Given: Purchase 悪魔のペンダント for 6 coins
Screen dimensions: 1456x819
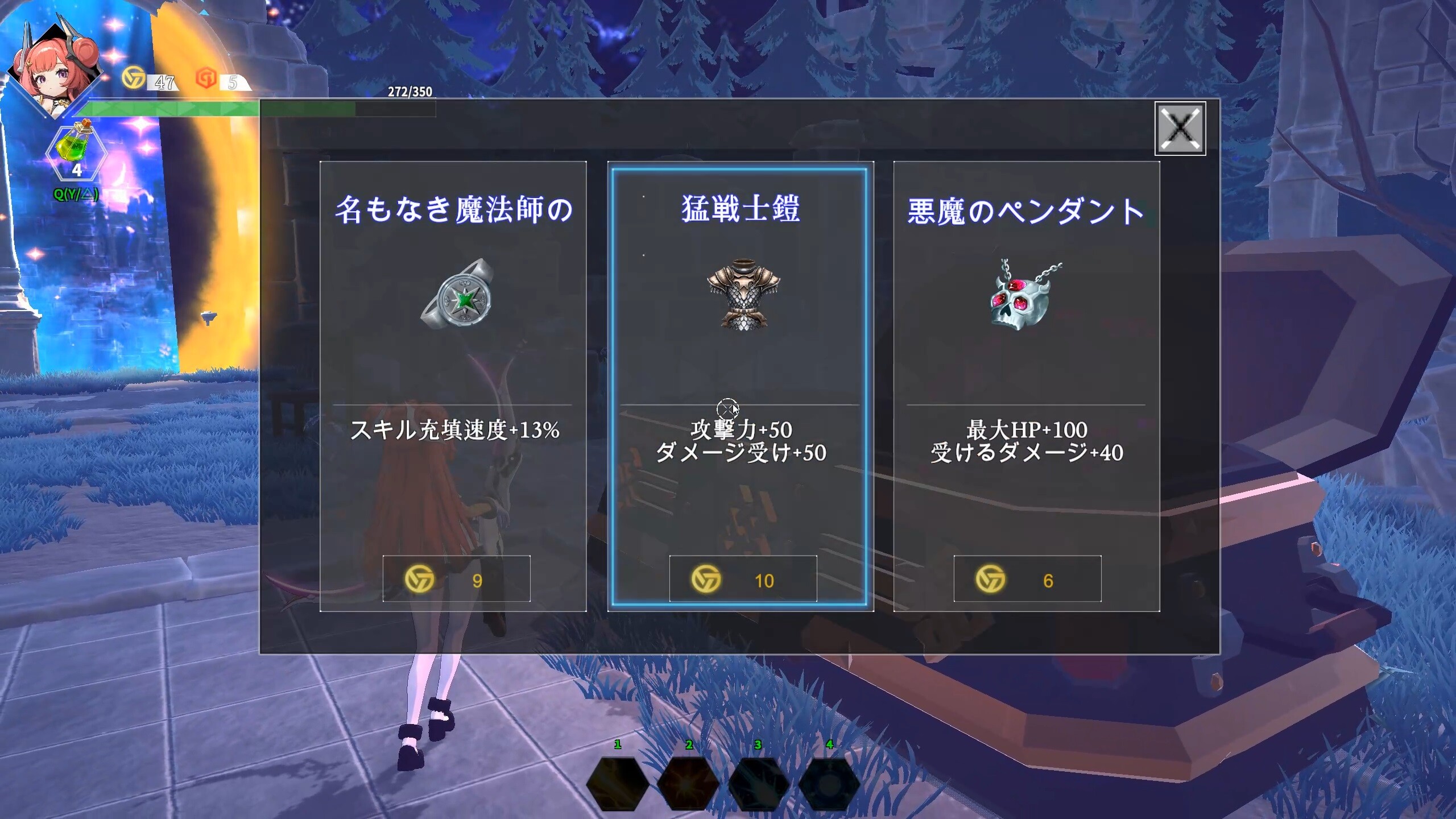Looking at the screenshot, I should pyautogui.click(x=1027, y=578).
